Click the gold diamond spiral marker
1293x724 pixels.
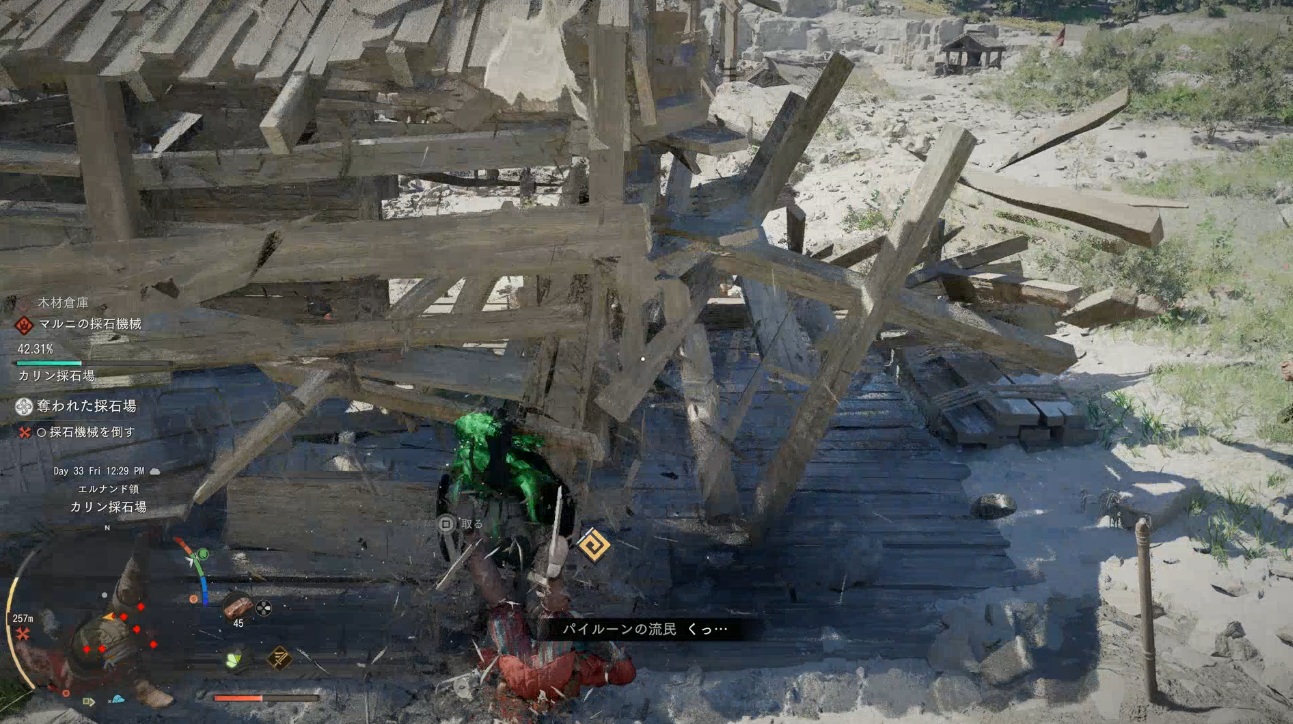[594, 544]
